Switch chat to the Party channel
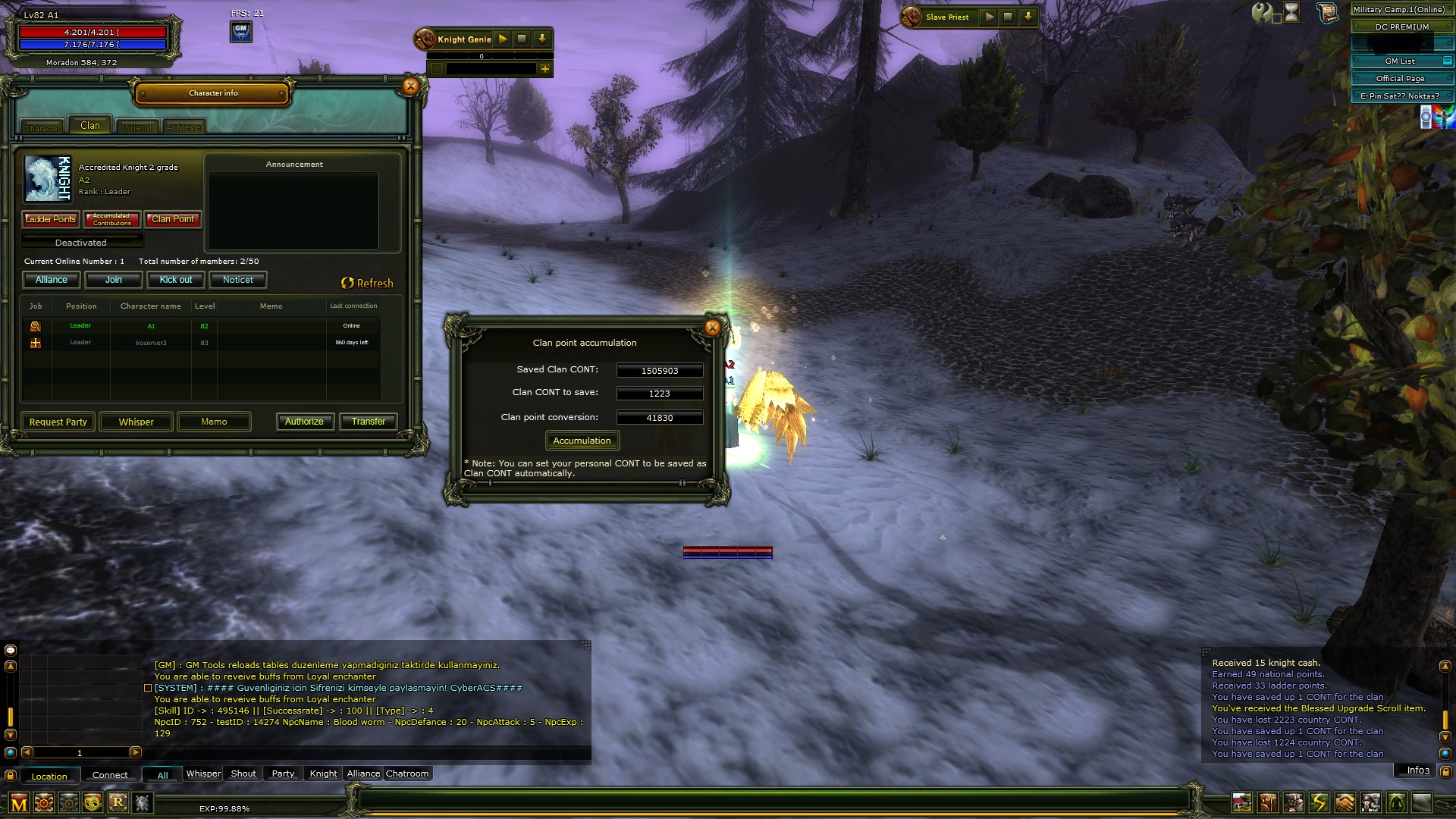 (x=283, y=773)
